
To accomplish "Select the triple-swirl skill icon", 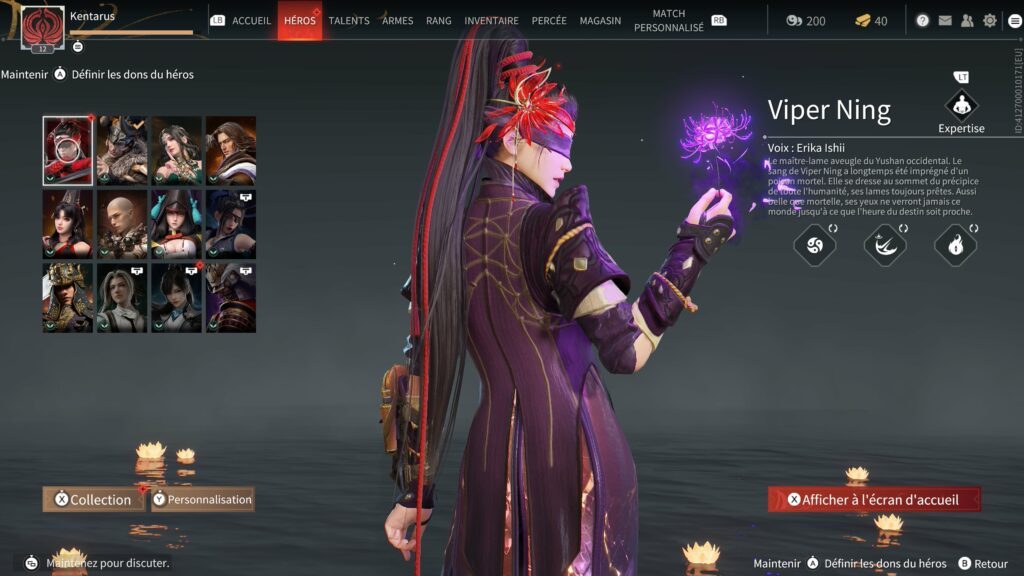I will (814, 246).
